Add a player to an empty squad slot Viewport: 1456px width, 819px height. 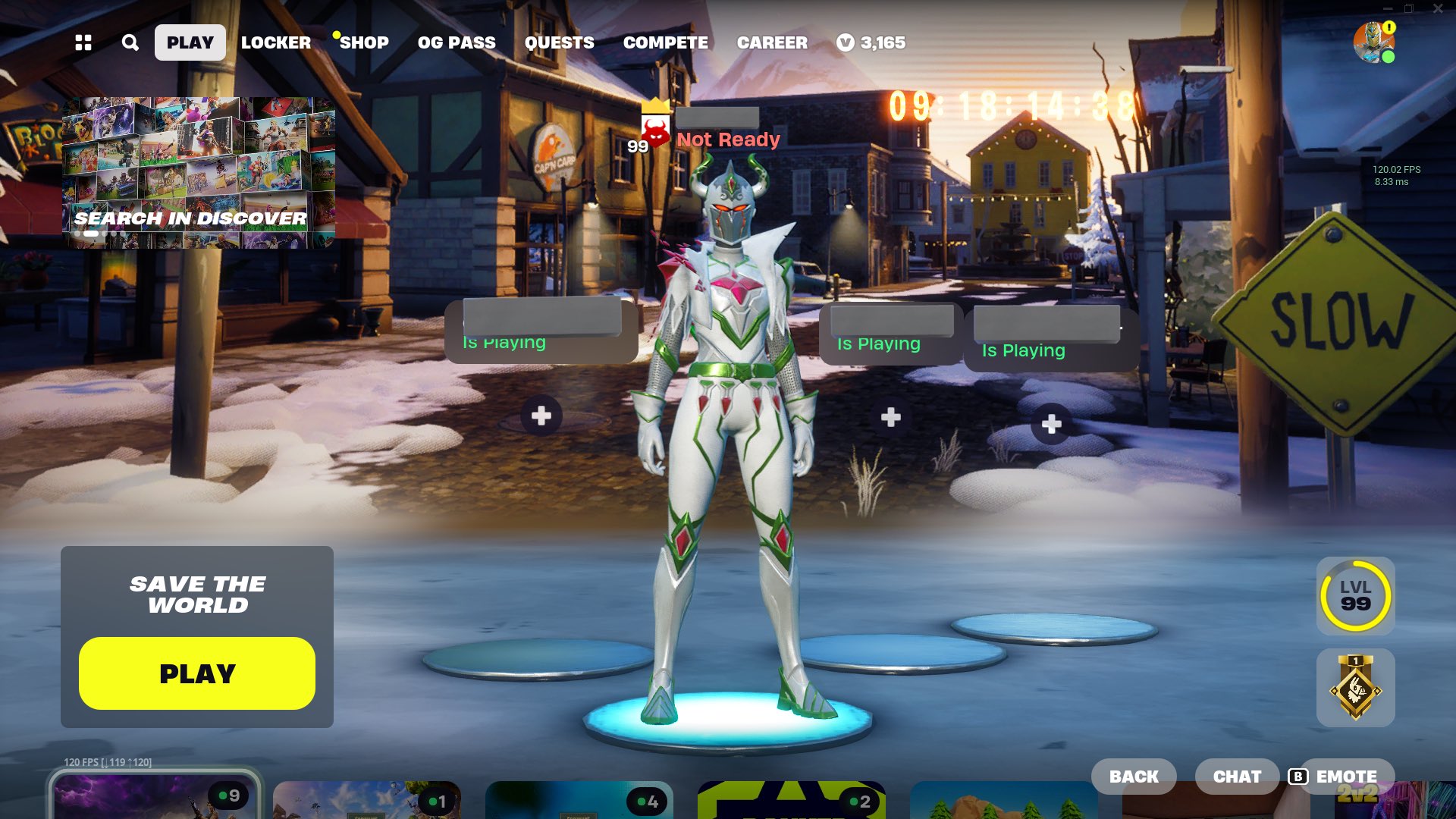[541, 415]
